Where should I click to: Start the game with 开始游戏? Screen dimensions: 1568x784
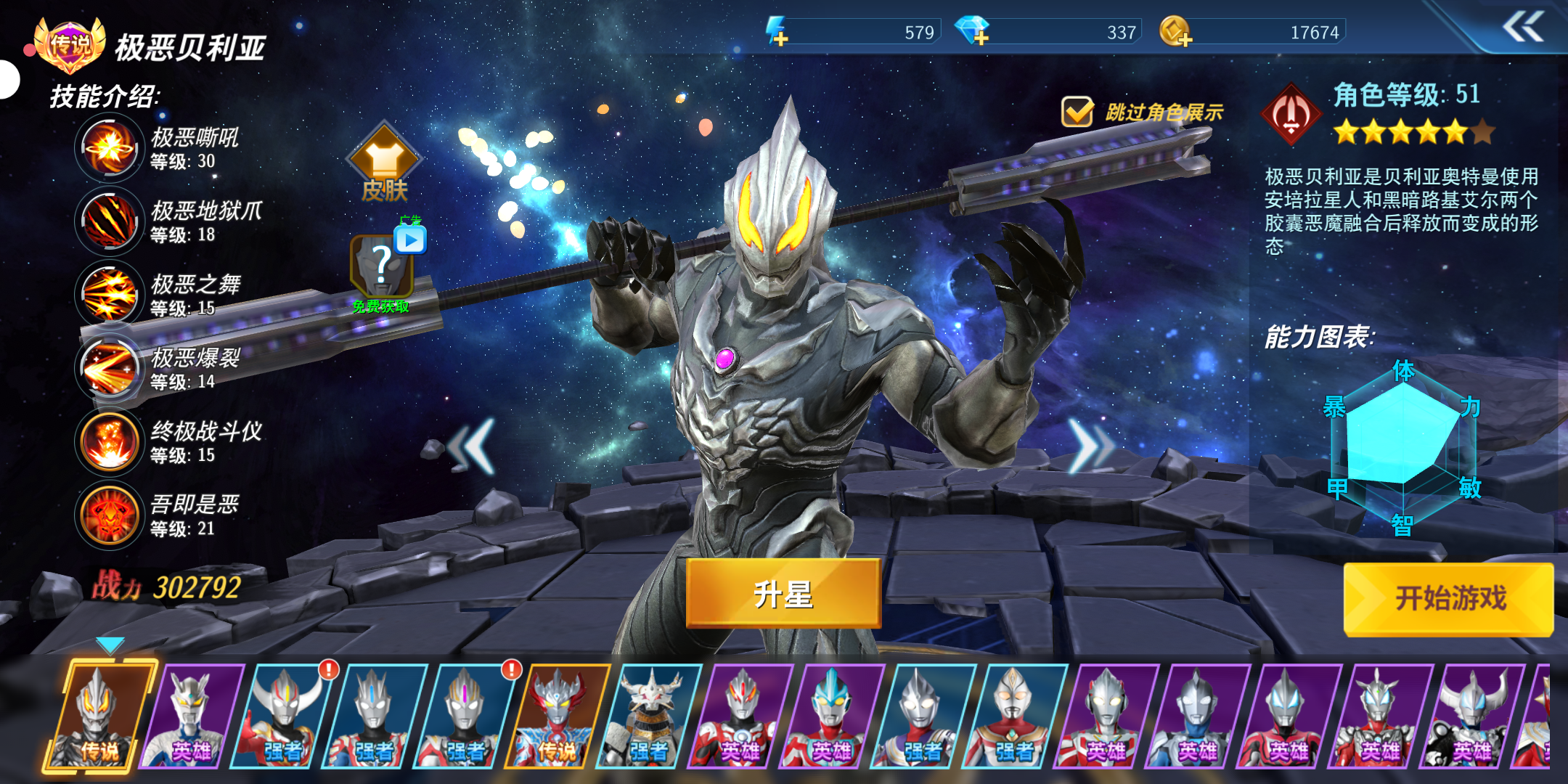pos(1449,600)
